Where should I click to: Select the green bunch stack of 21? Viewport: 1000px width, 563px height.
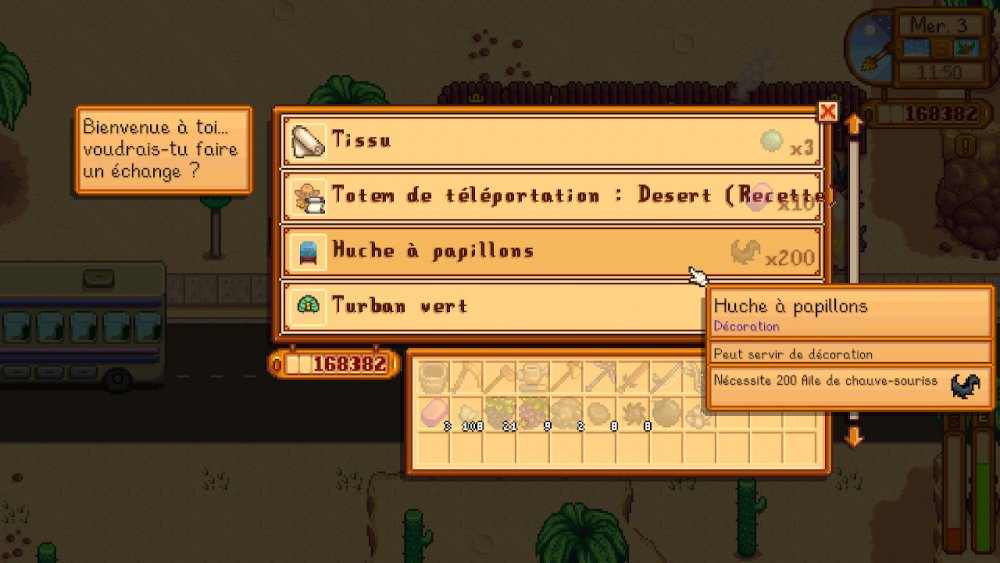click(501, 411)
